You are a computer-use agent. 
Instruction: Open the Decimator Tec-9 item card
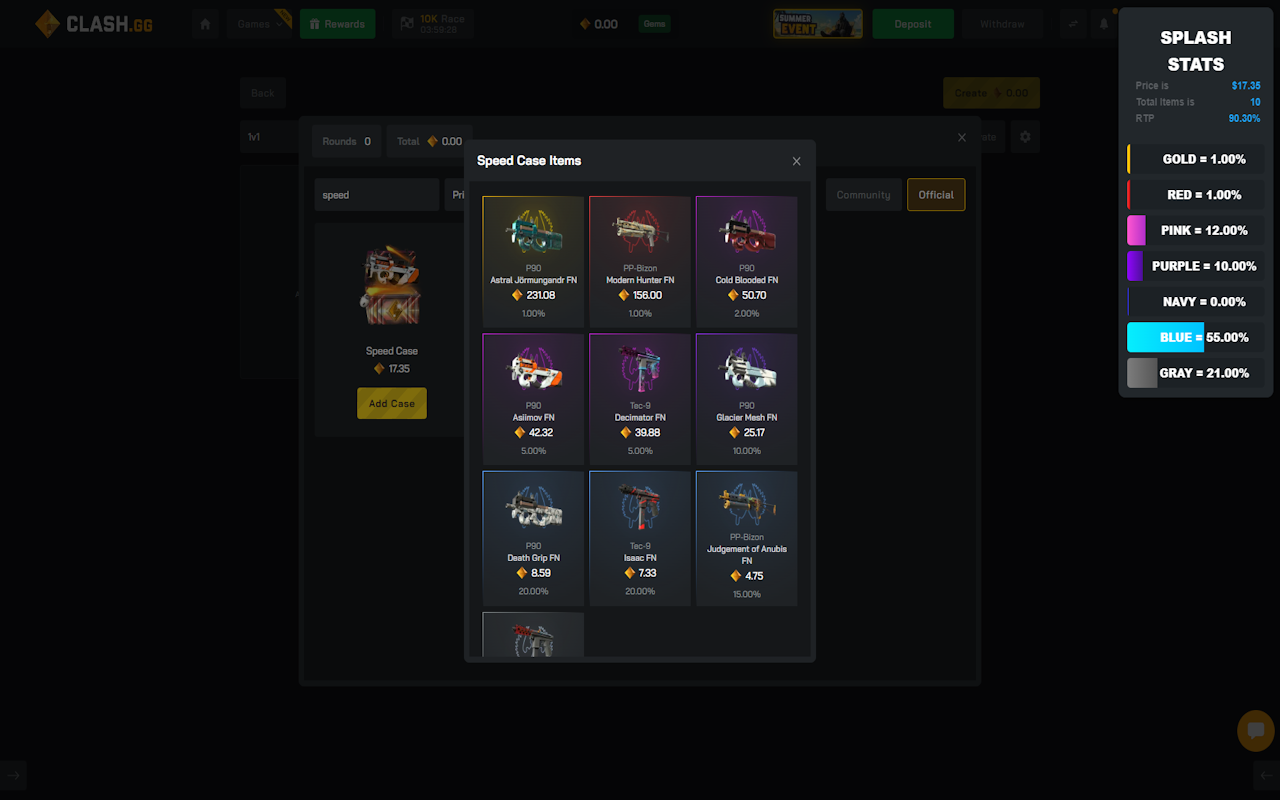coord(640,398)
